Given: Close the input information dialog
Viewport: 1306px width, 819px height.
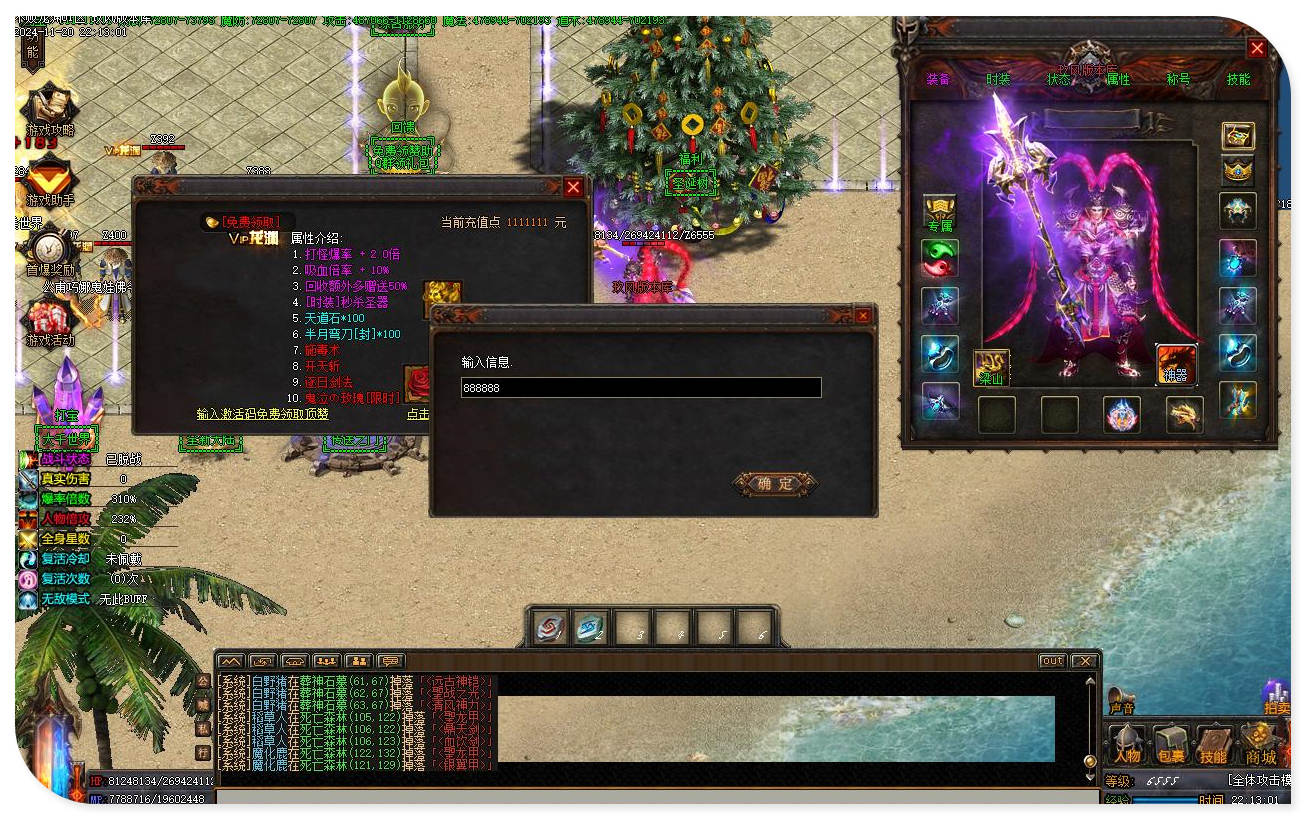Looking at the screenshot, I should click(x=863, y=316).
